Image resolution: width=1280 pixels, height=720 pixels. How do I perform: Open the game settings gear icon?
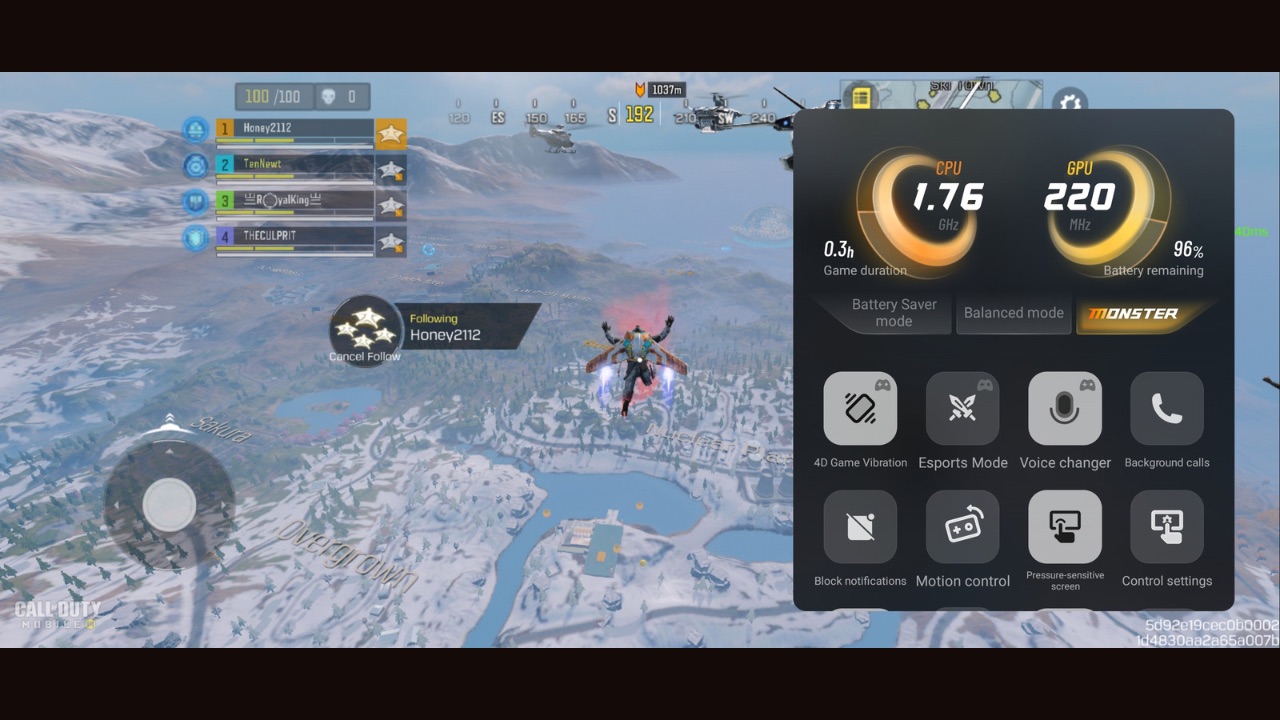(1070, 101)
